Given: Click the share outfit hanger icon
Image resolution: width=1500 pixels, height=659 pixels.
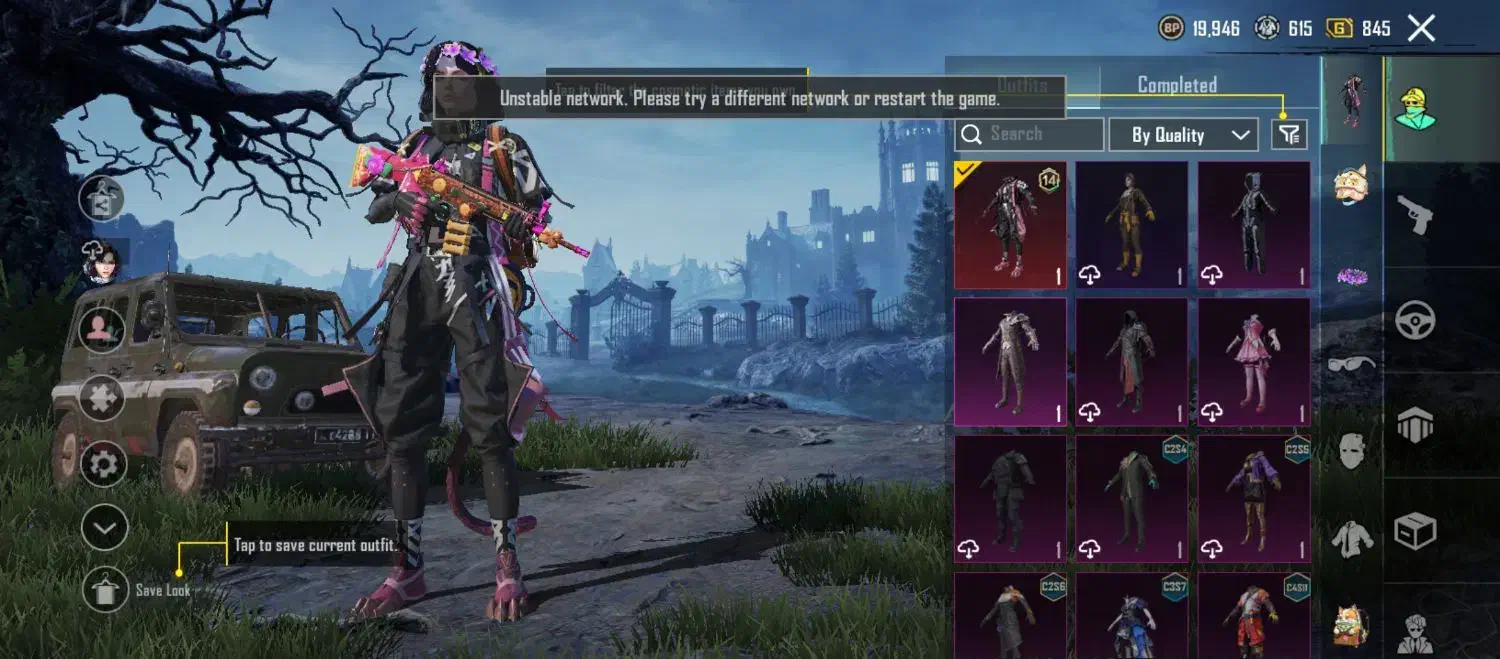Looking at the screenshot, I should [103, 198].
